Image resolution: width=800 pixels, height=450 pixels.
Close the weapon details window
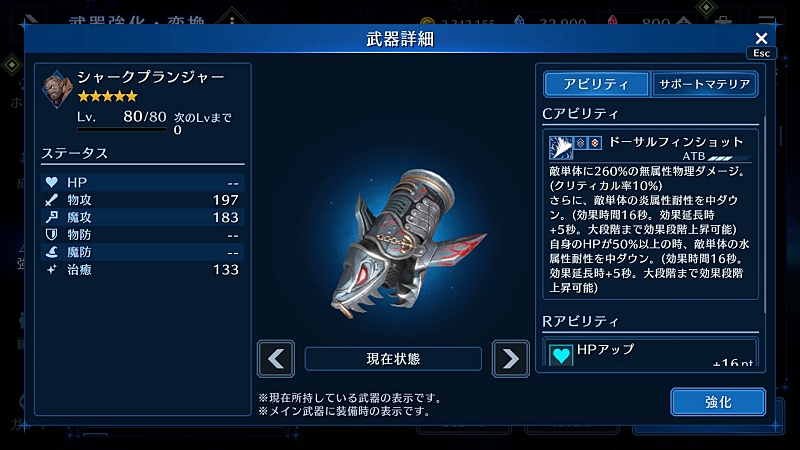click(761, 38)
